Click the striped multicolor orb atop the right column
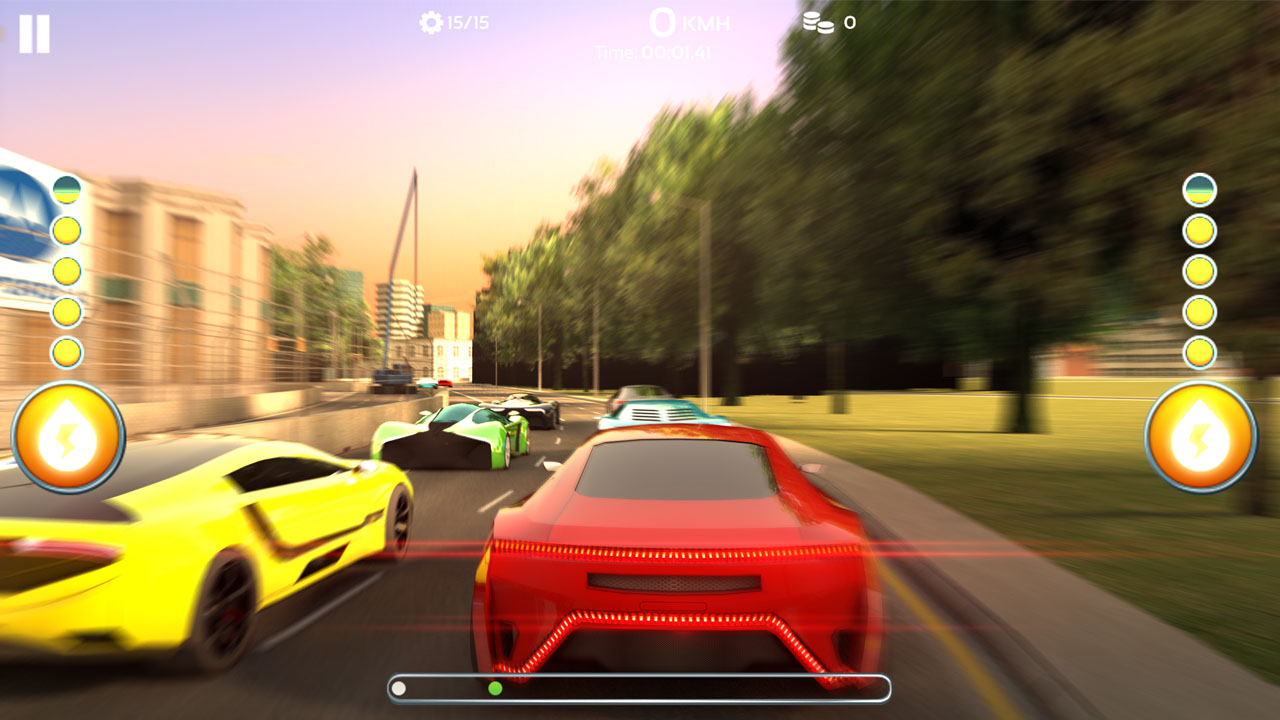 (x=1198, y=188)
